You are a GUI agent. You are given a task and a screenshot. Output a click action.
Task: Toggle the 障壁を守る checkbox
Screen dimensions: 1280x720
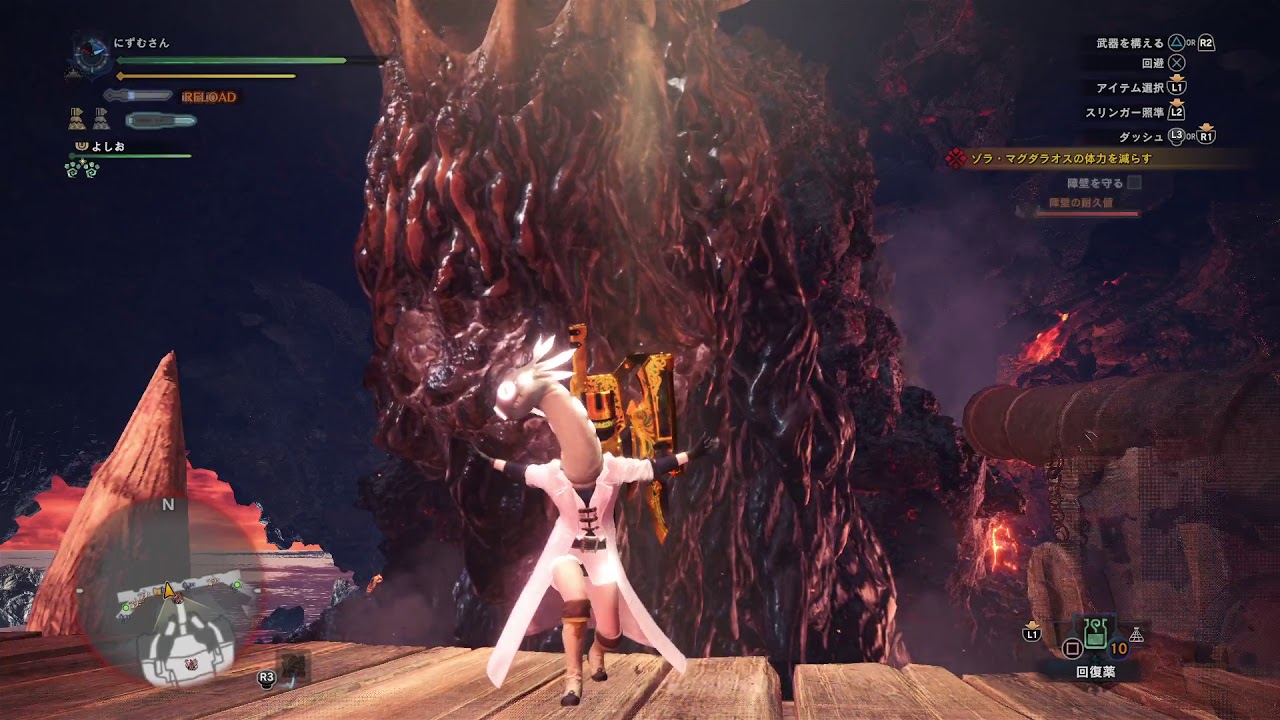(x=1134, y=183)
